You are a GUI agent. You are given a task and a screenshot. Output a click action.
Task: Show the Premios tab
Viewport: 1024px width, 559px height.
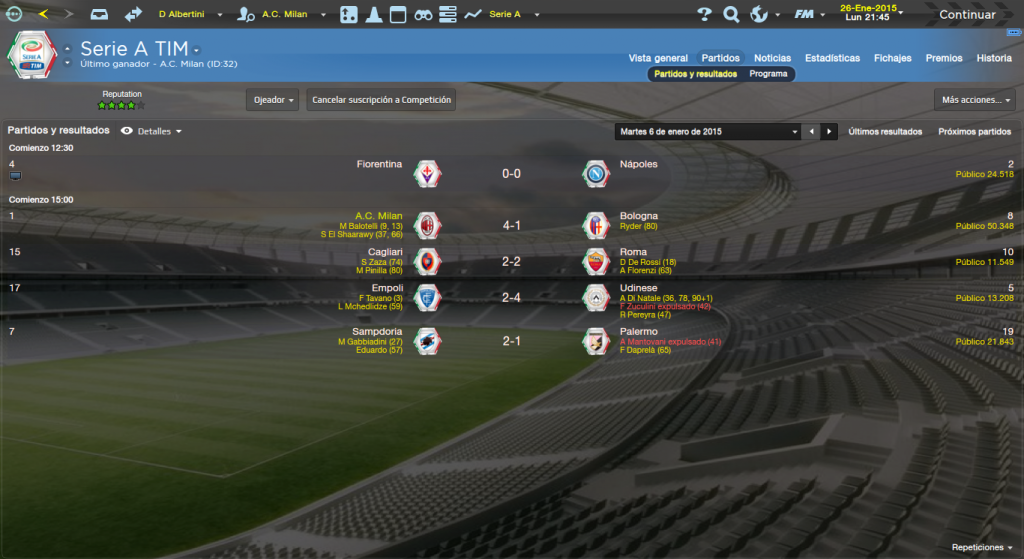pyautogui.click(x=944, y=58)
